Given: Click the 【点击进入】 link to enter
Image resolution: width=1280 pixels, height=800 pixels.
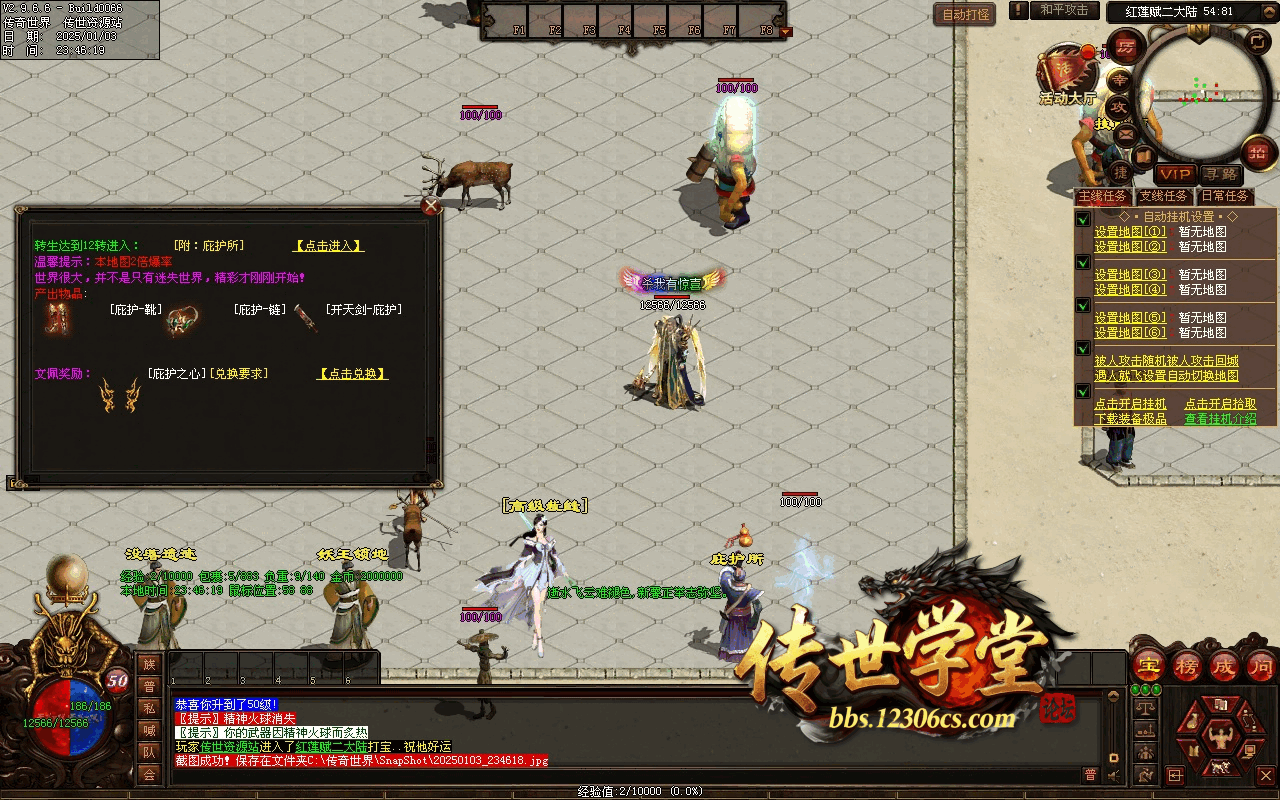Looking at the screenshot, I should 328,246.
